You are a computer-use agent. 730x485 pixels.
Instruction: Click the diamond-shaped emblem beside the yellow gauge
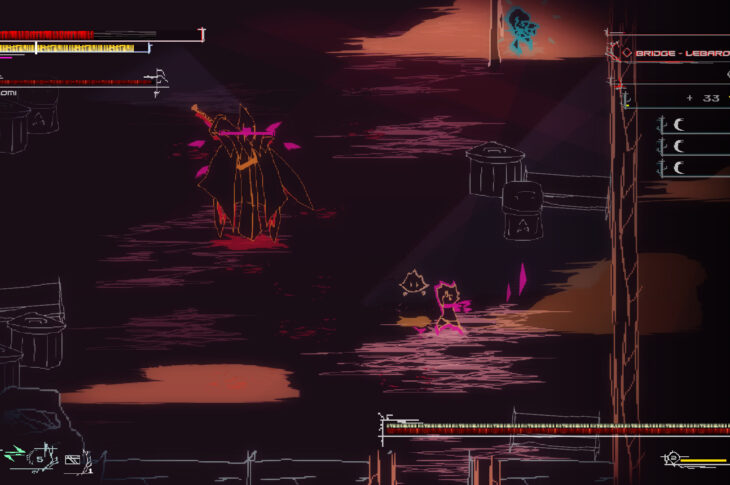(x=673, y=459)
